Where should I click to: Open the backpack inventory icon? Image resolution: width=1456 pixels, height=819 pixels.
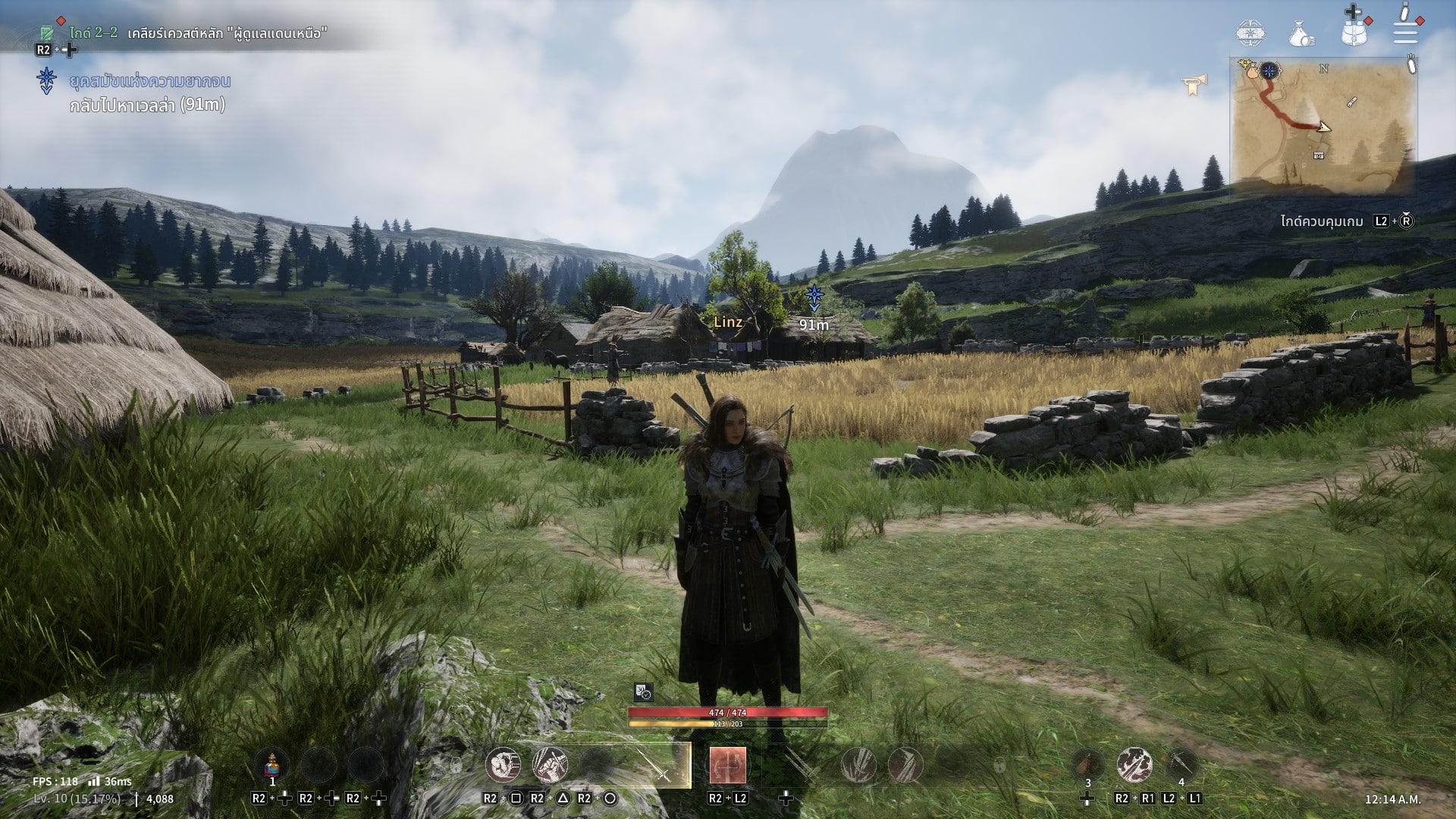(x=1354, y=32)
